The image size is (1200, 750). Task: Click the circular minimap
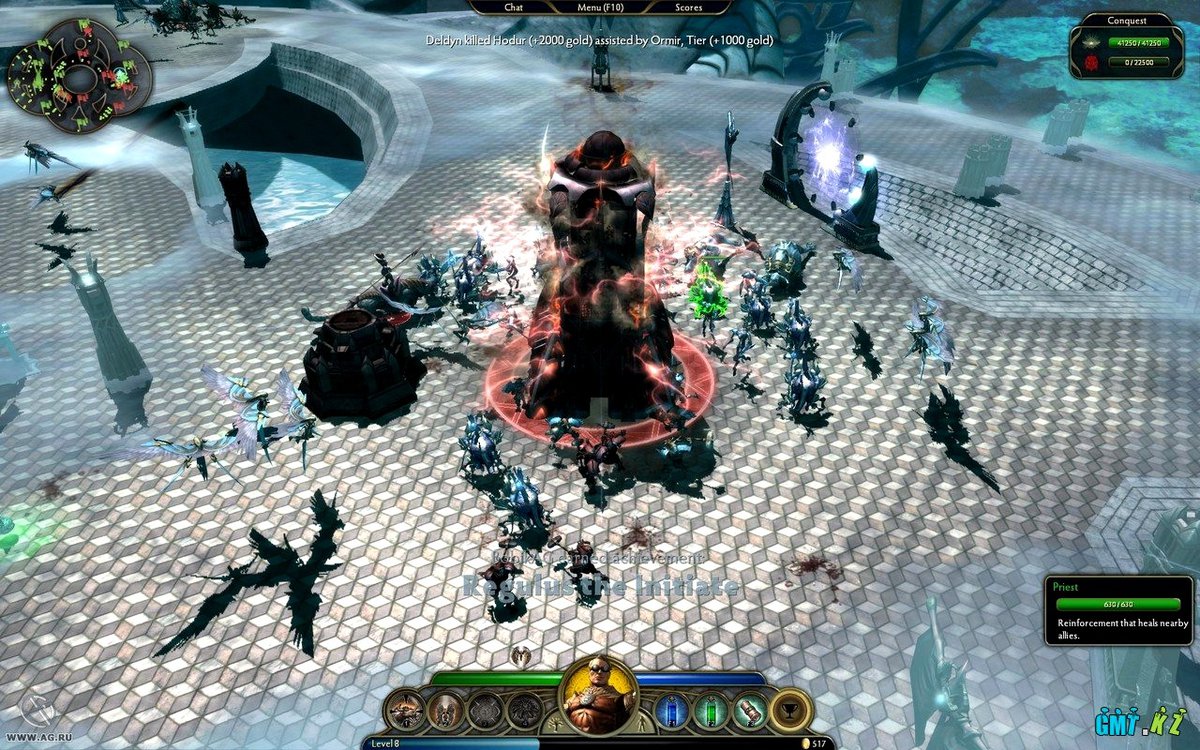pyautogui.click(x=79, y=76)
